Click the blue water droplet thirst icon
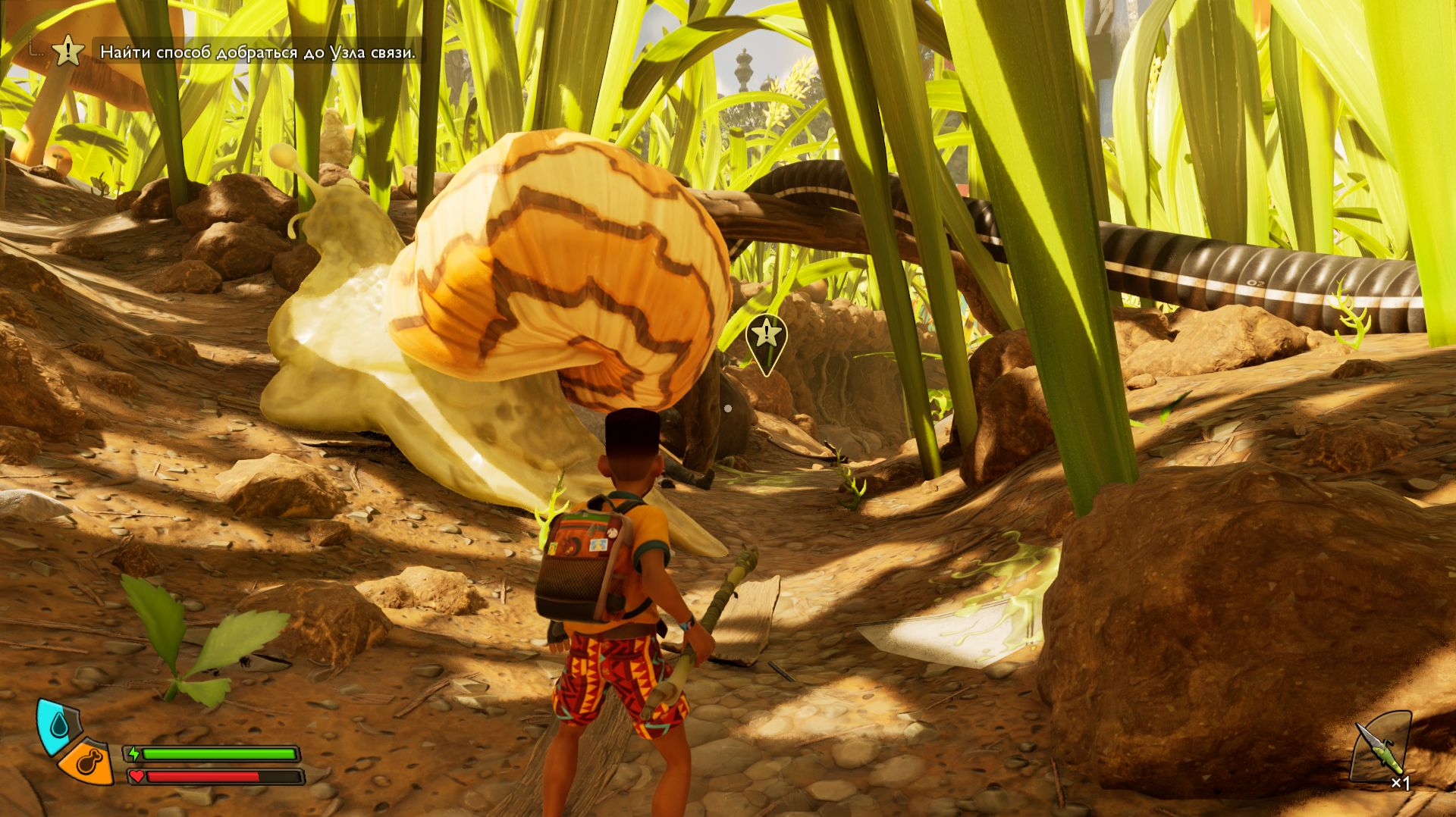The width and height of the screenshot is (1456, 817). pos(58,727)
